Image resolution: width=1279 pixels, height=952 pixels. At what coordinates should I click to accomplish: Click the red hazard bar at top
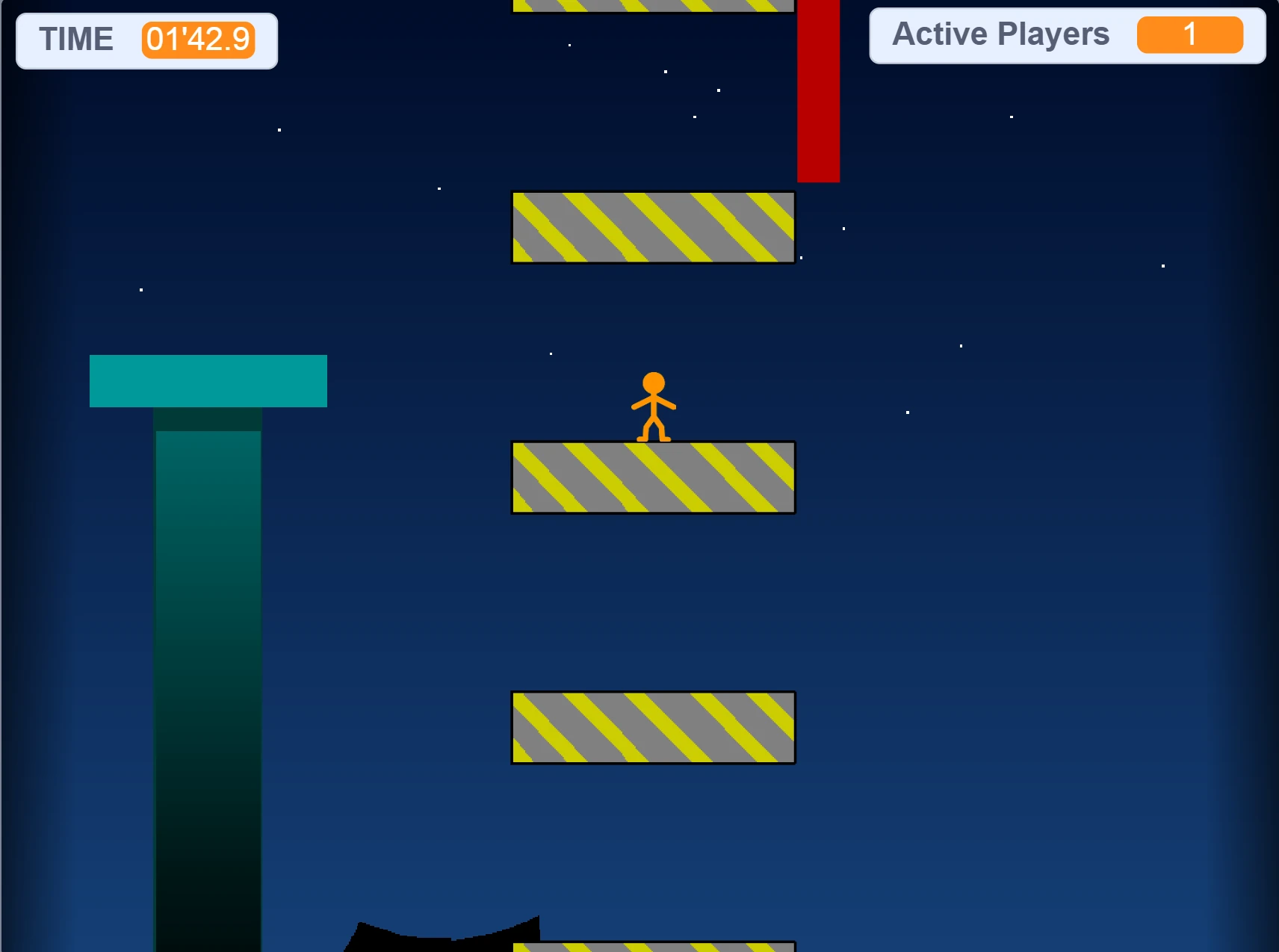click(819, 90)
